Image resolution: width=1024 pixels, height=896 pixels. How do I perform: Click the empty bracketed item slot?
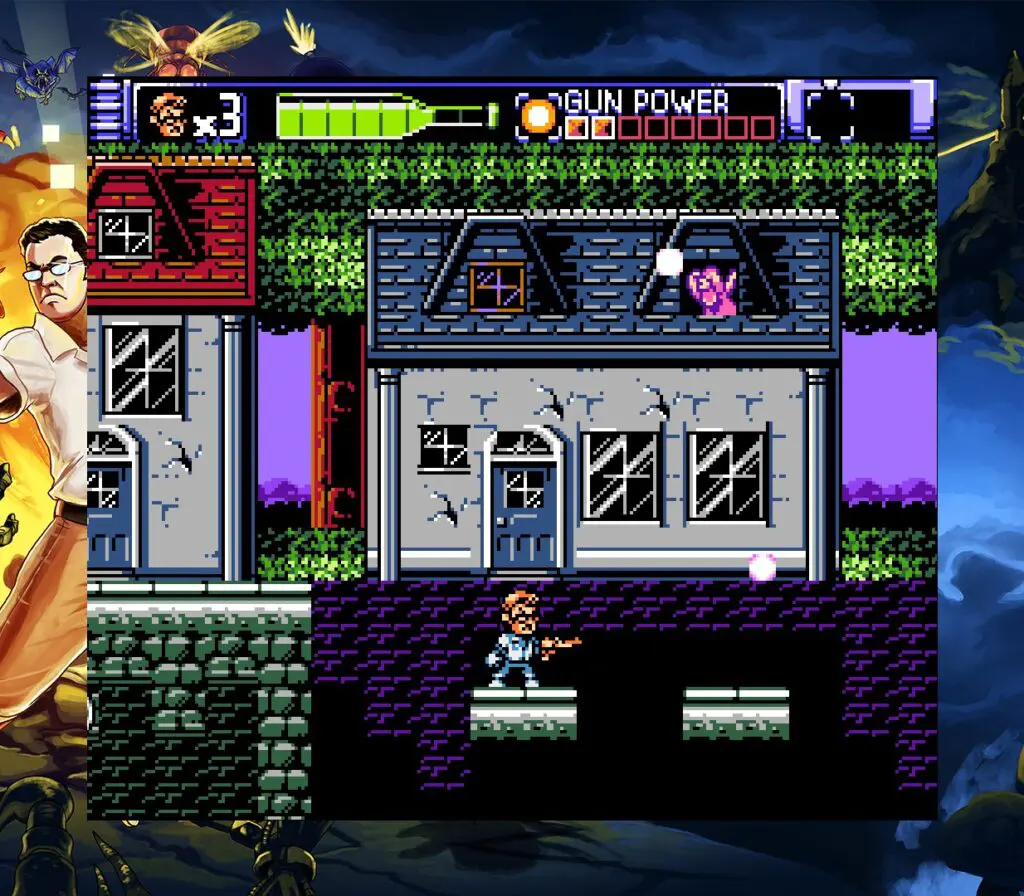830,116
